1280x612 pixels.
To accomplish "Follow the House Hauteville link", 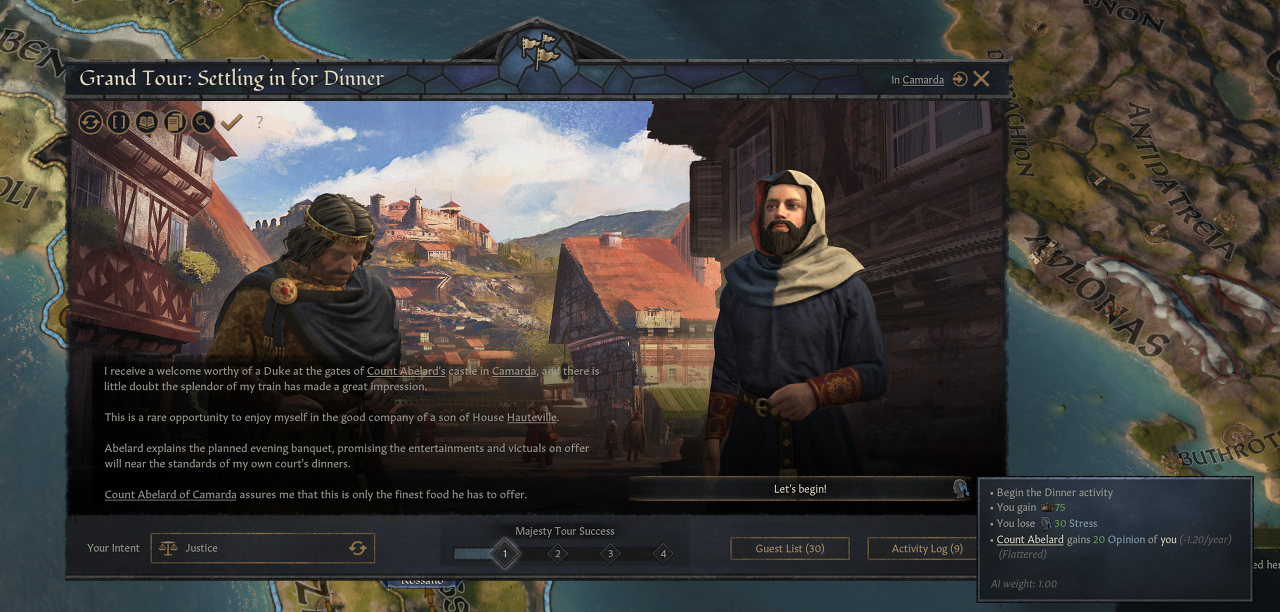I will tap(531, 417).
